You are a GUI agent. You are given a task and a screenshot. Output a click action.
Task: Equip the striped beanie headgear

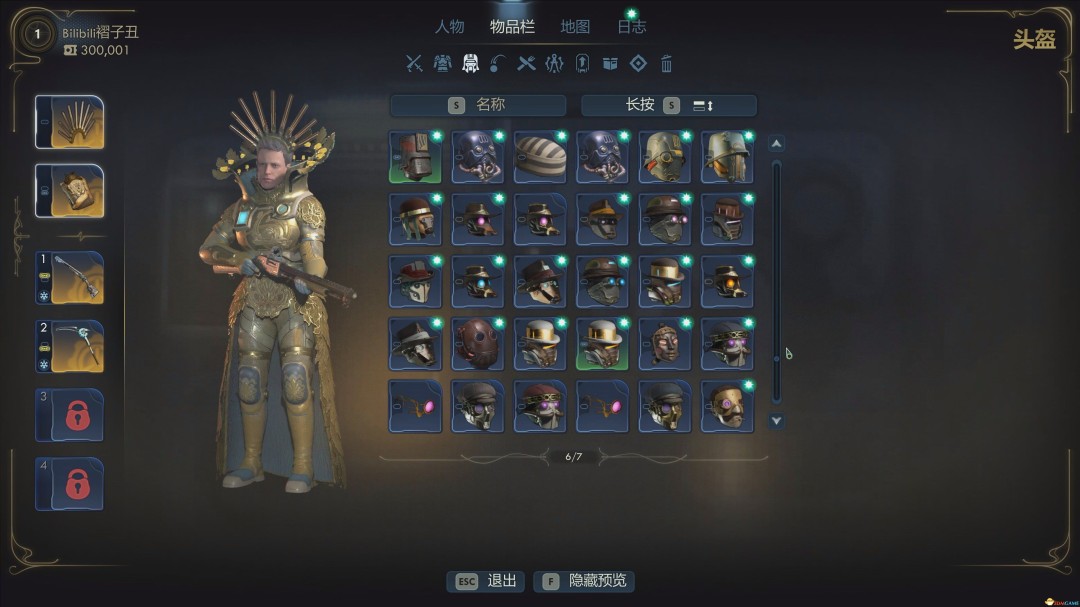pos(540,157)
